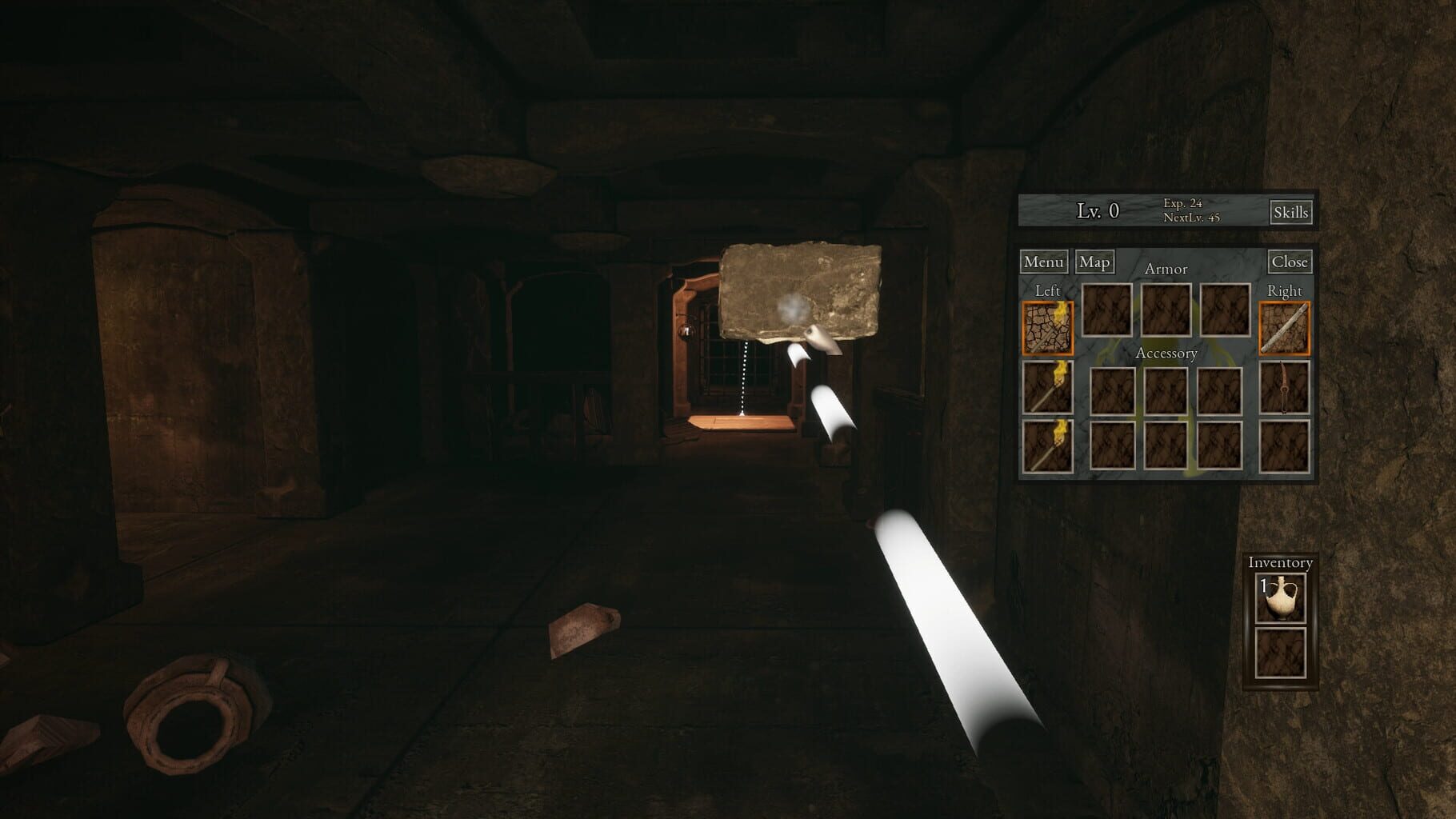Open the Map
Screen dimensions: 1456x819
tap(1095, 262)
